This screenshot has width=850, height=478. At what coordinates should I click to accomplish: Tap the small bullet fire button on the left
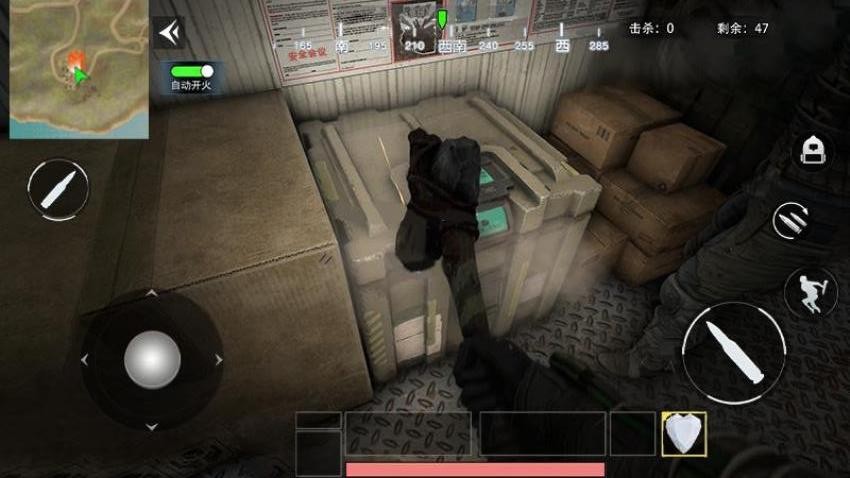[x=58, y=188]
